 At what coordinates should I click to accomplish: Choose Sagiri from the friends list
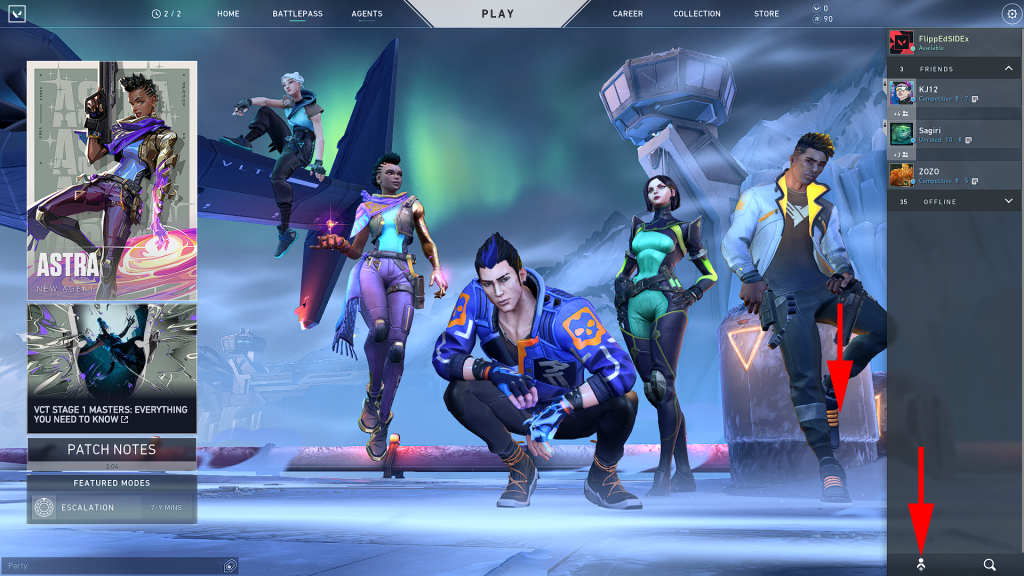click(950, 134)
